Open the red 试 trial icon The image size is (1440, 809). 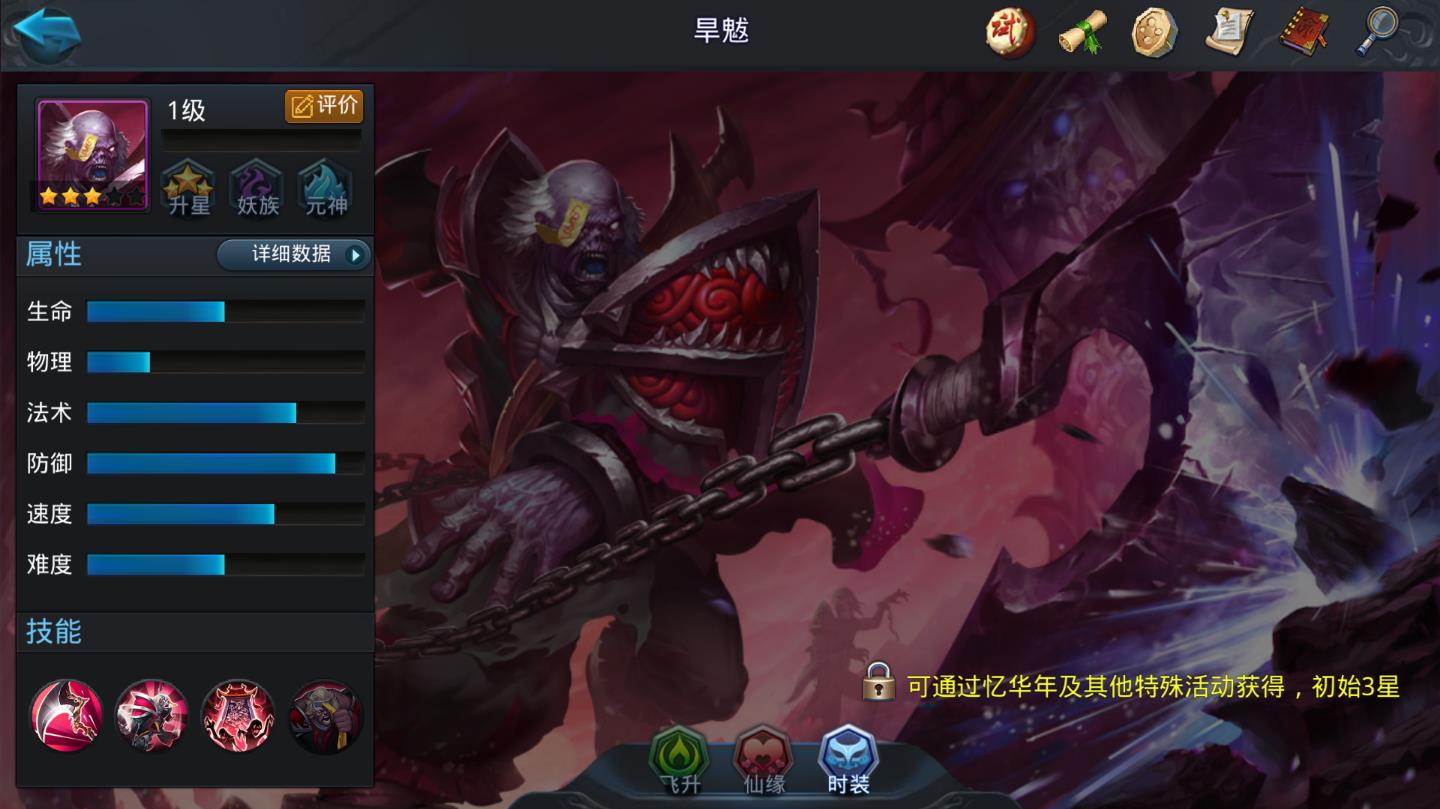point(1010,33)
